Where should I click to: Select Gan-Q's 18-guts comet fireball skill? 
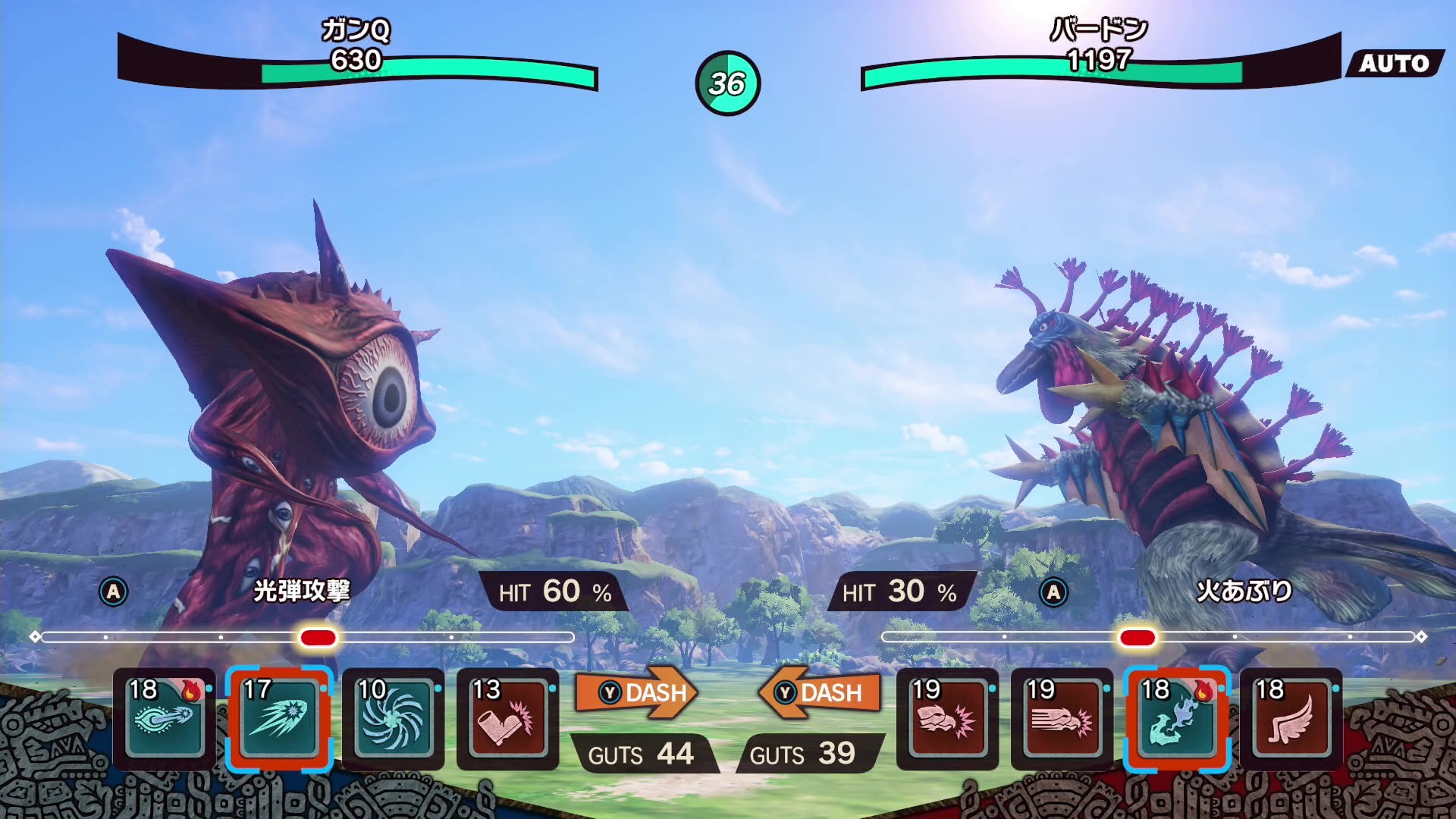(165, 718)
